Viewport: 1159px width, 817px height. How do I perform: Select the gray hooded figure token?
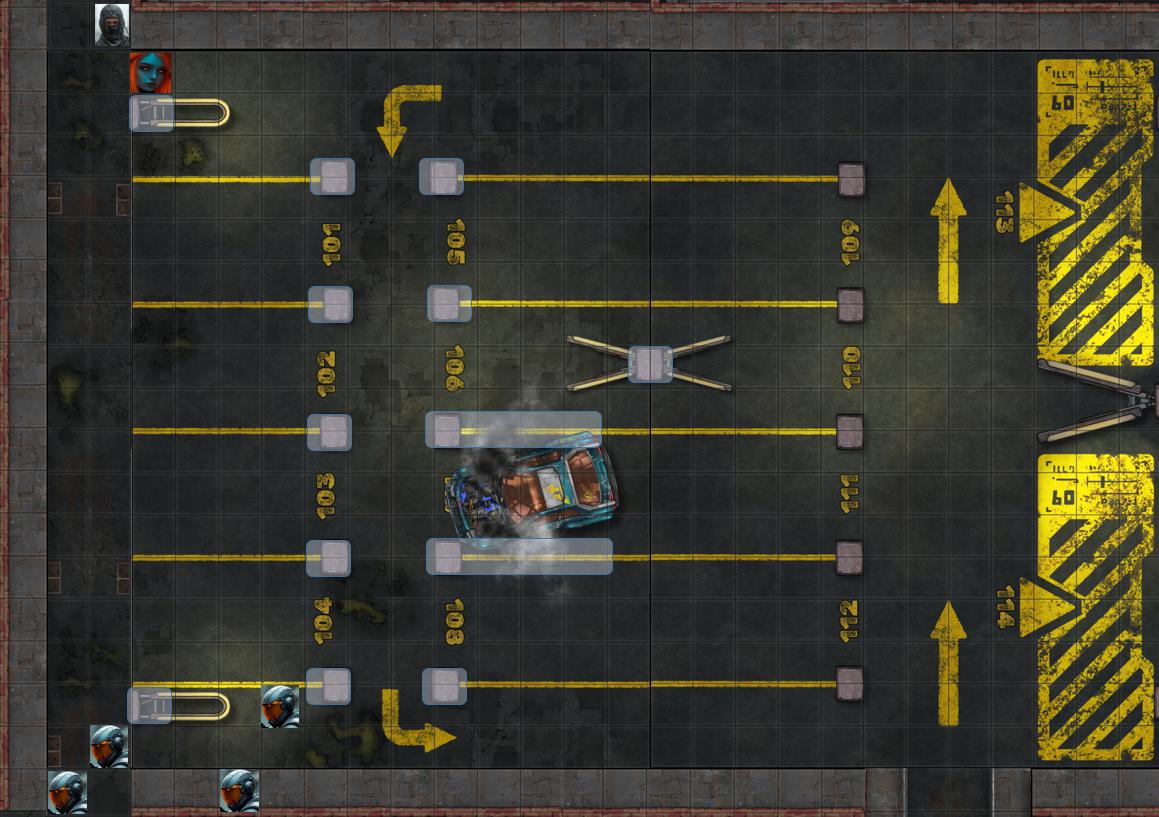(x=112, y=25)
